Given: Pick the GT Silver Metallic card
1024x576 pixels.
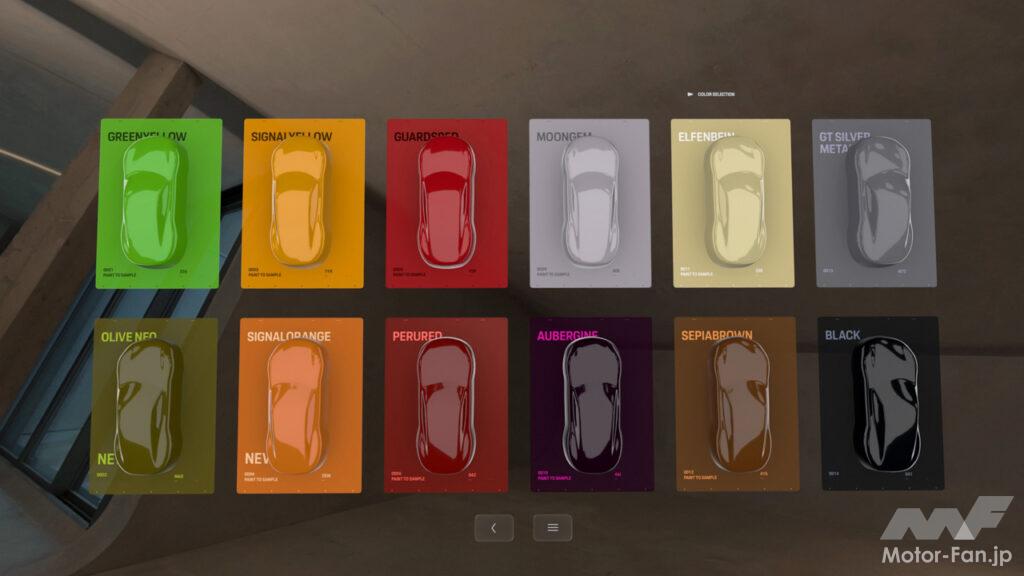Looking at the screenshot, I should [874, 204].
